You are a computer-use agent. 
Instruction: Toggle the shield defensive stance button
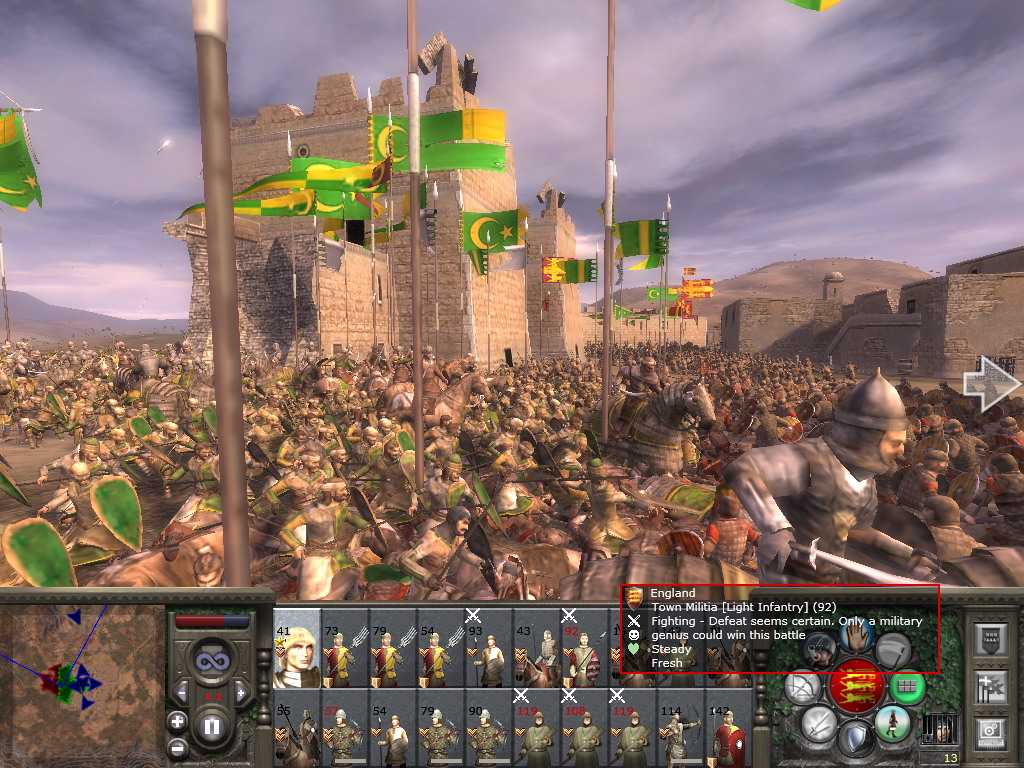coord(856,739)
